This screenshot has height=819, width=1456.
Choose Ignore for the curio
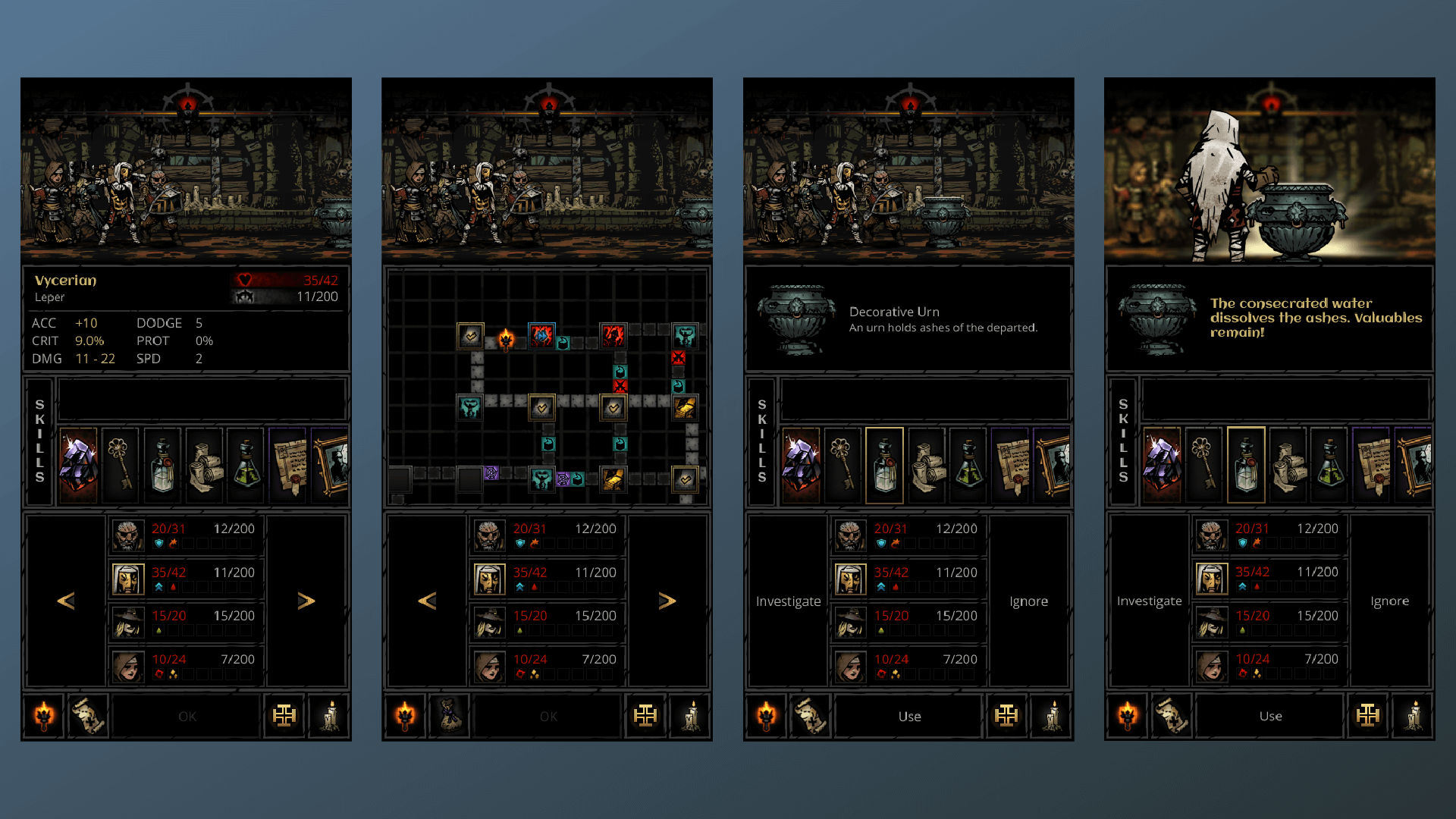(1028, 601)
